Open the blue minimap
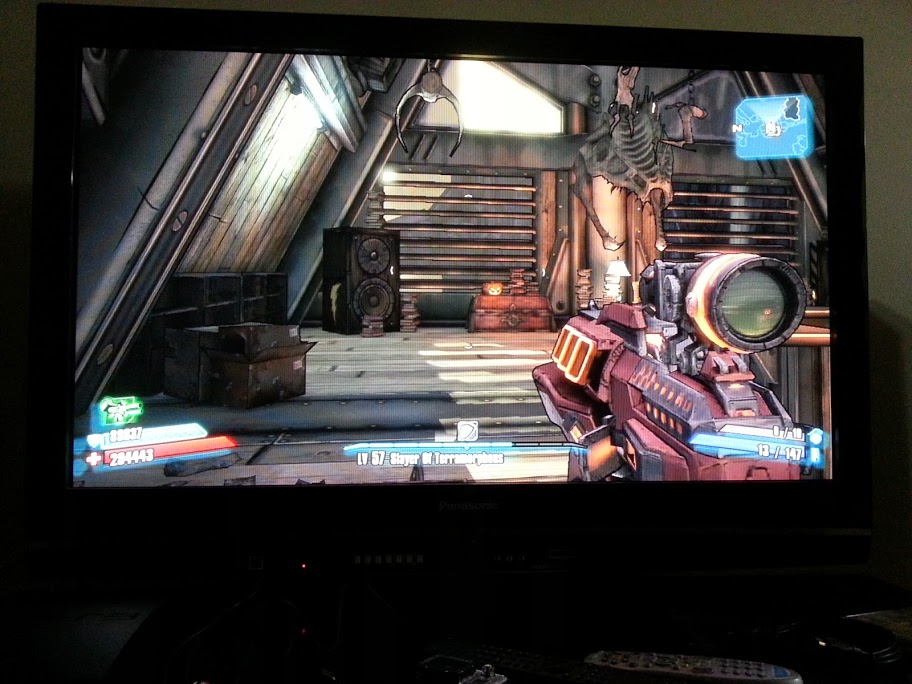The height and width of the screenshot is (684, 912). 773,126
